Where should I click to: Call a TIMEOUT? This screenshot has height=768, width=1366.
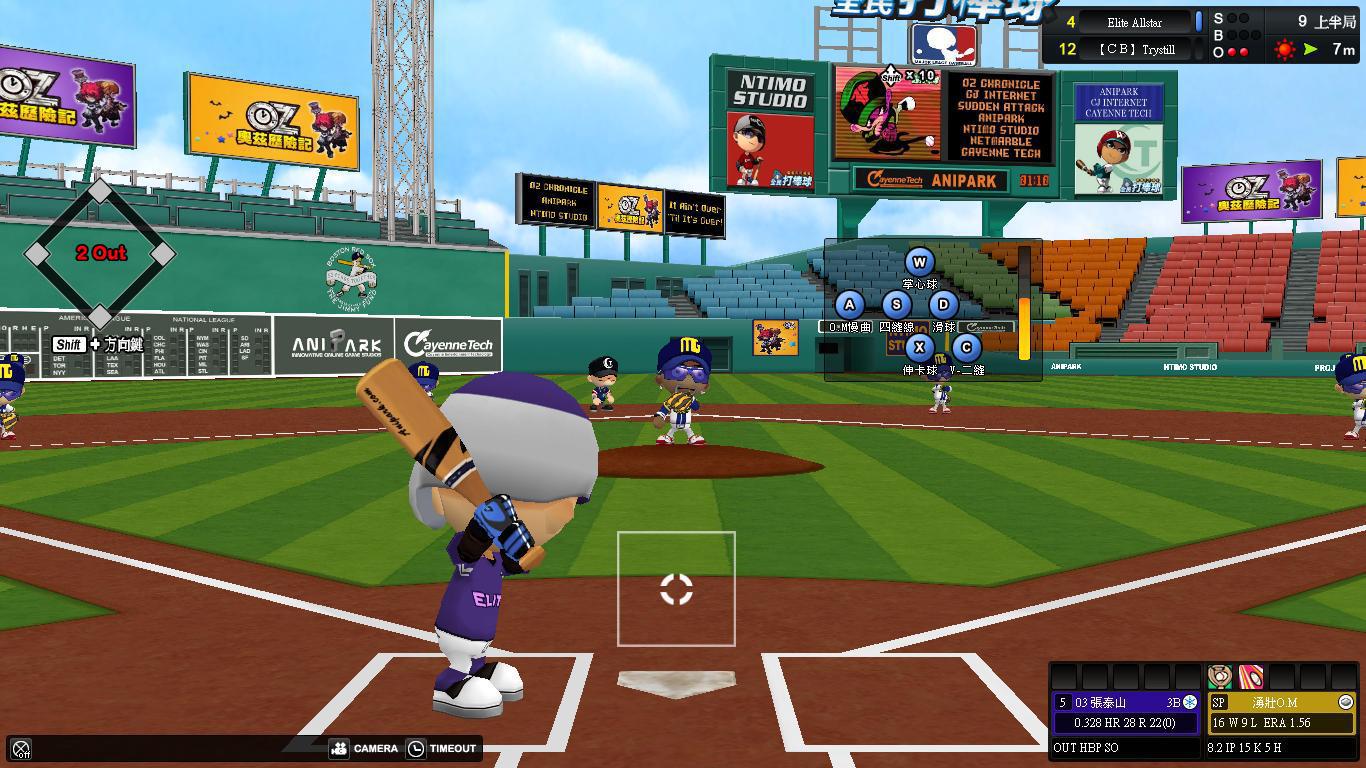click(441, 748)
